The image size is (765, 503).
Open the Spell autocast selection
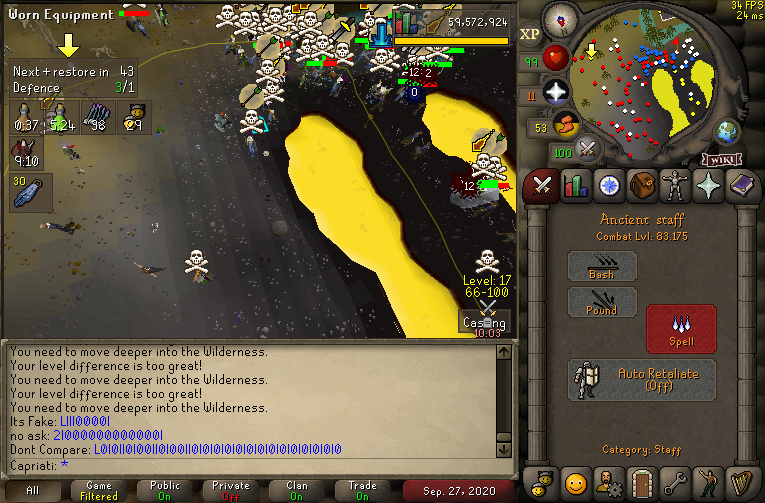[x=680, y=328]
